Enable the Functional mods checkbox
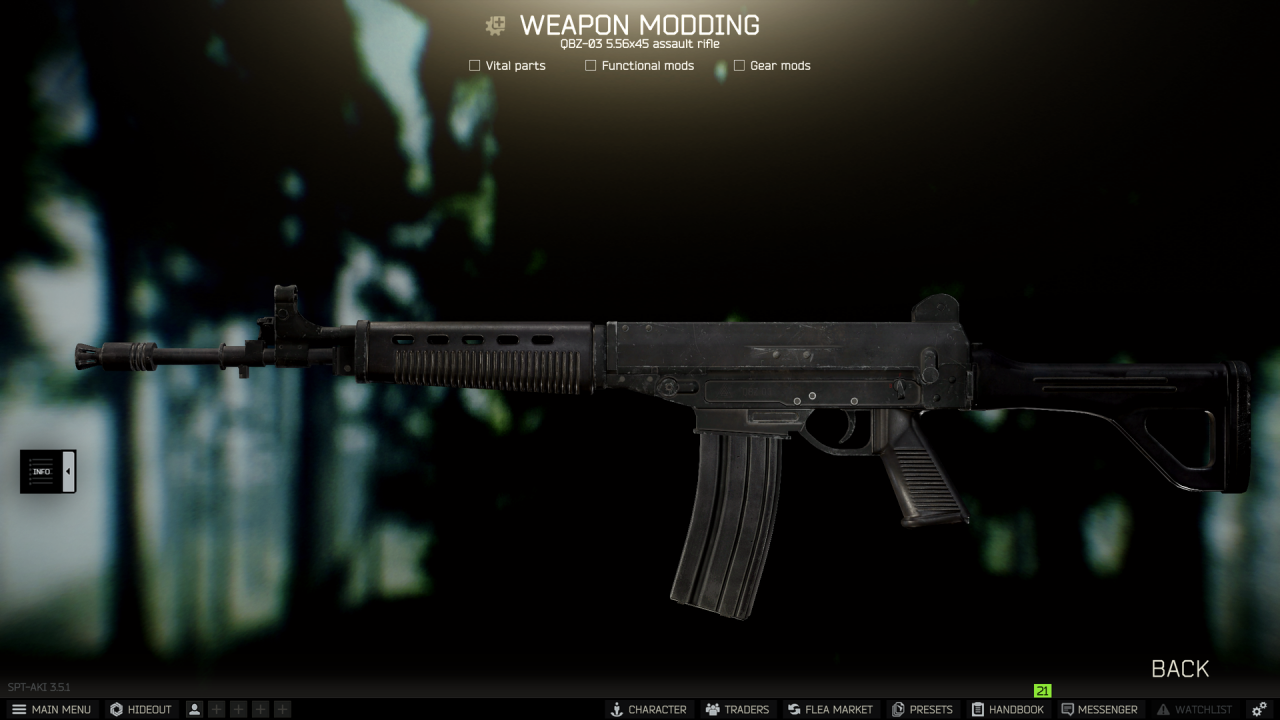1280x720 pixels. tap(591, 66)
